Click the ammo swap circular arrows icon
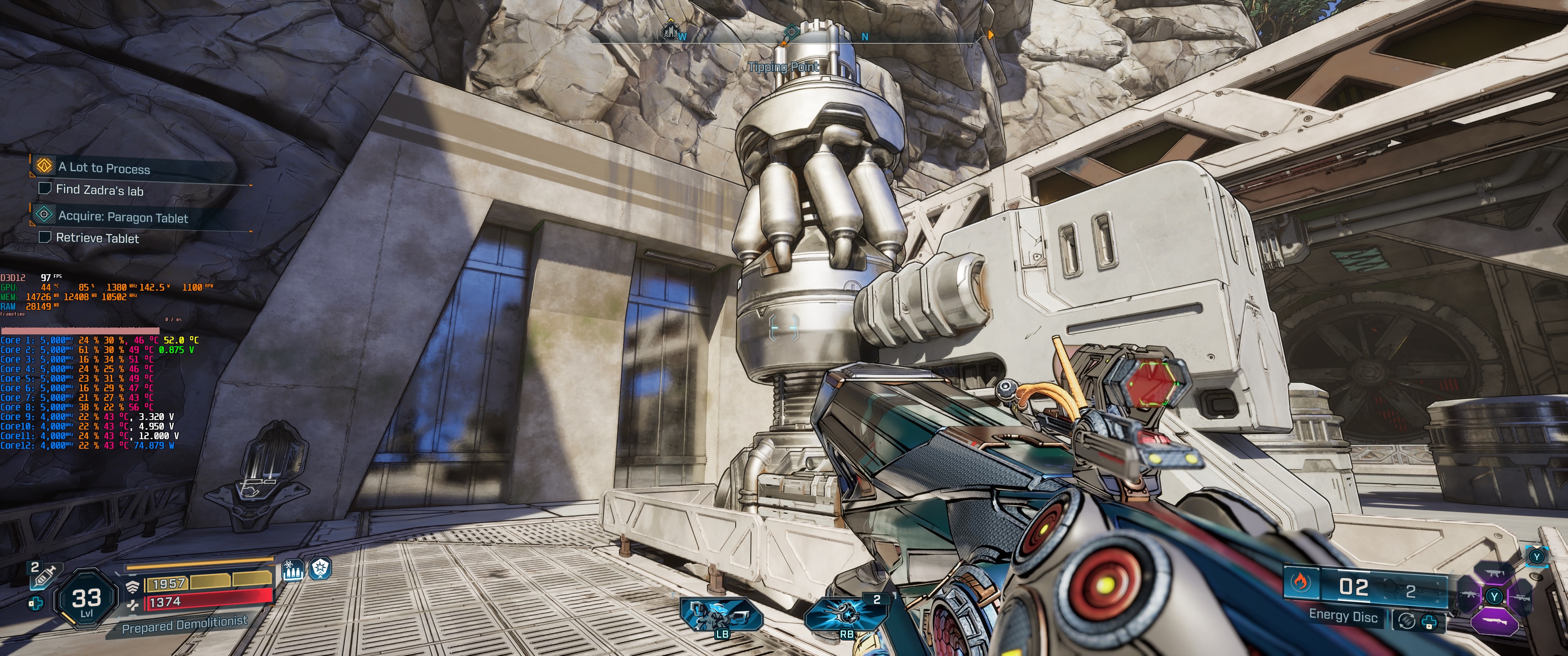1568x656 pixels. [x=1406, y=621]
